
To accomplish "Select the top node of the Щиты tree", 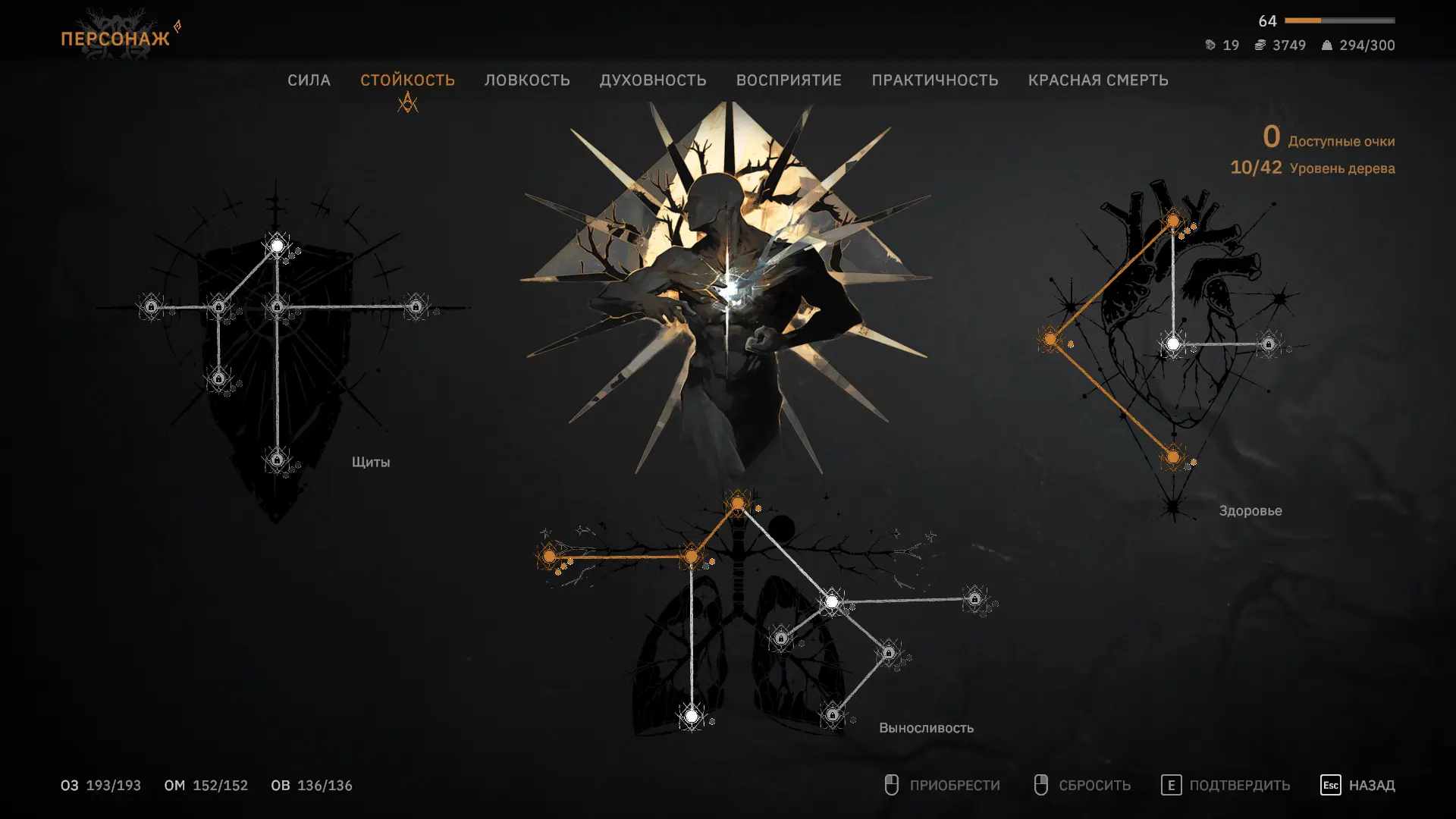I will [278, 246].
